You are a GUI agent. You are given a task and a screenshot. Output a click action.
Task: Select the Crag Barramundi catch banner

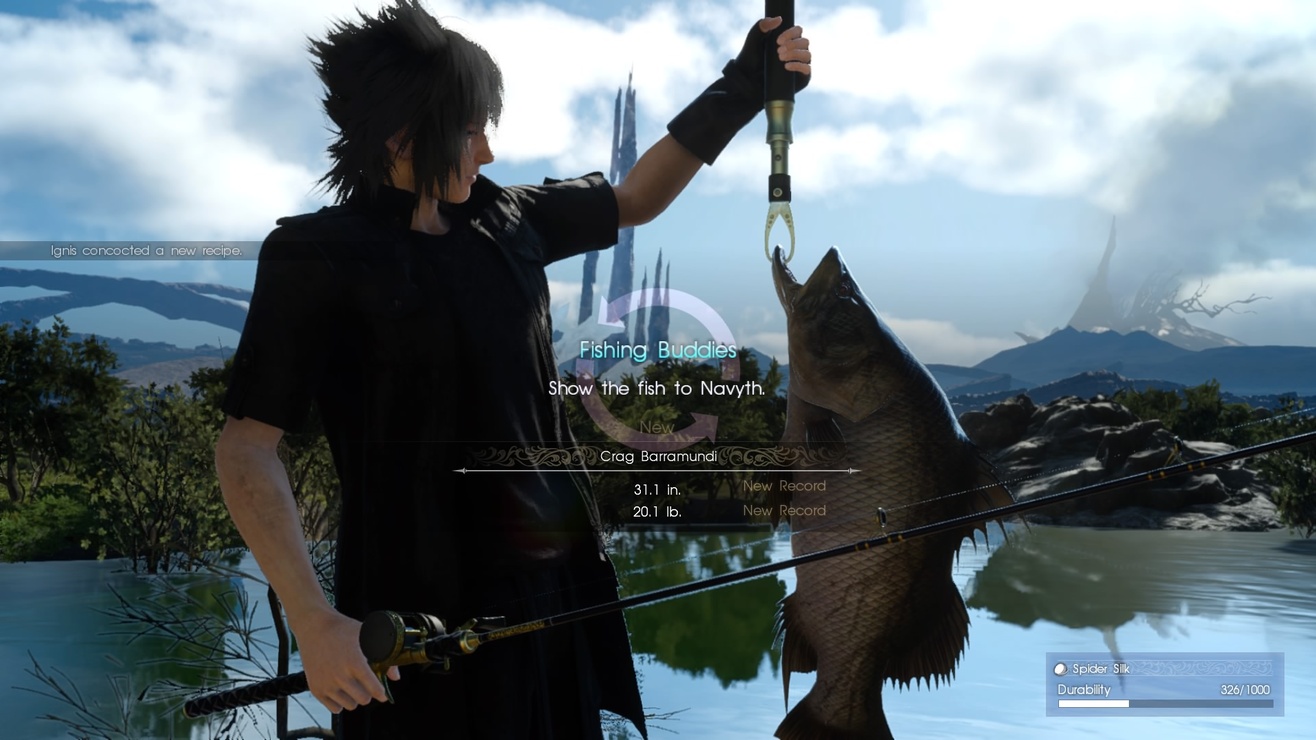(x=657, y=457)
